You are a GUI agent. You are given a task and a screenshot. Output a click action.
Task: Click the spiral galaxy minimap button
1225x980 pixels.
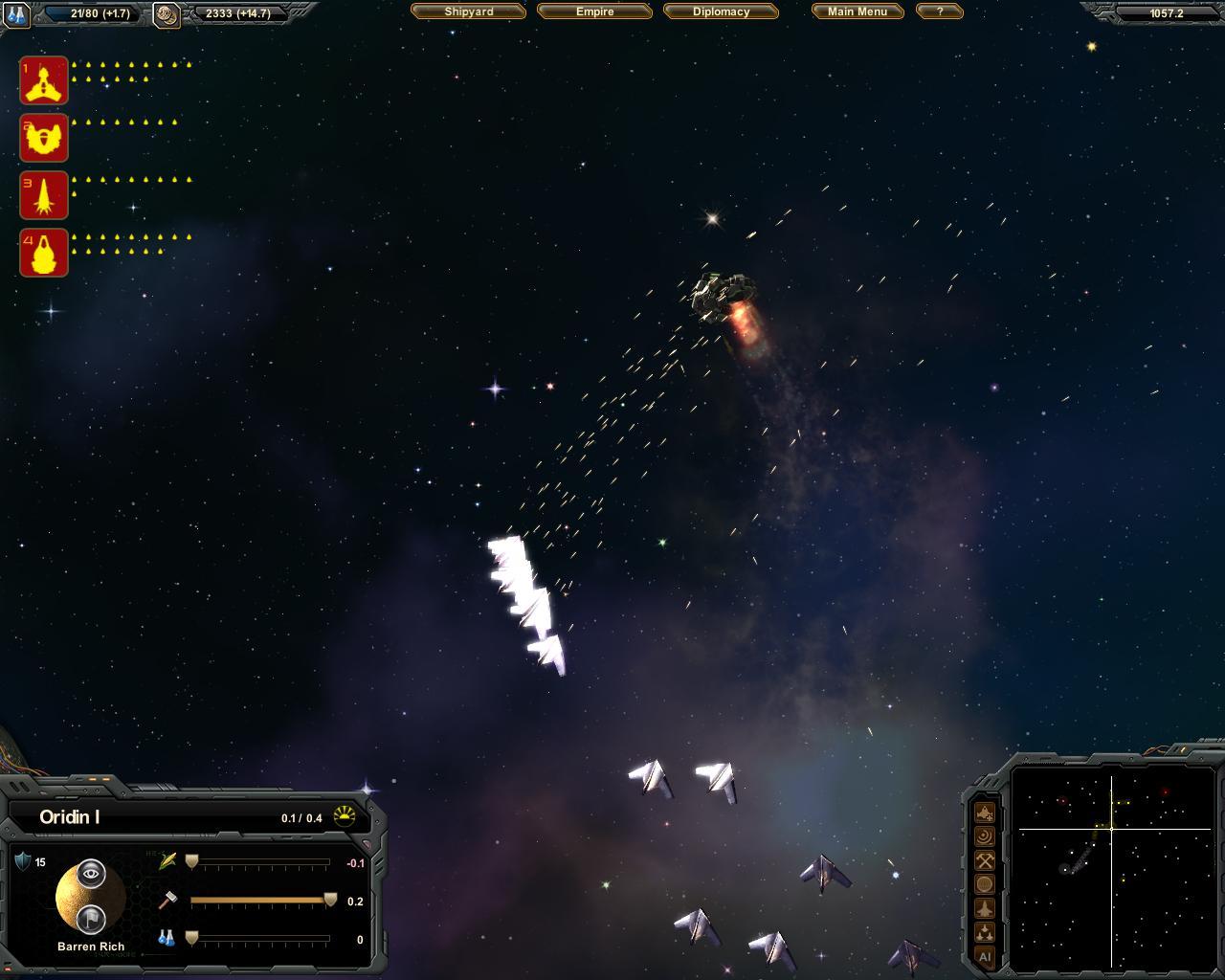pyautogui.click(x=984, y=836)
